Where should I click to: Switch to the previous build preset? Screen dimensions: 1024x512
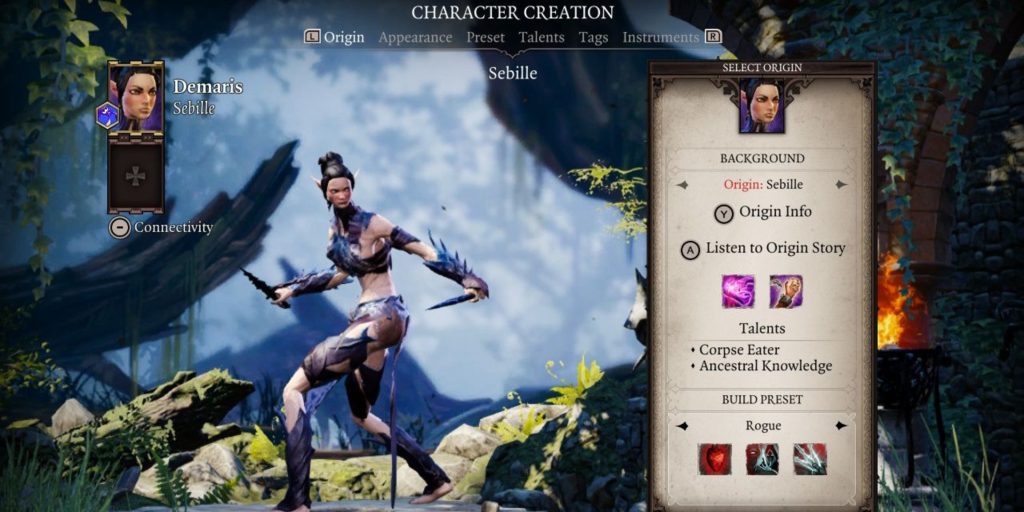683,426
